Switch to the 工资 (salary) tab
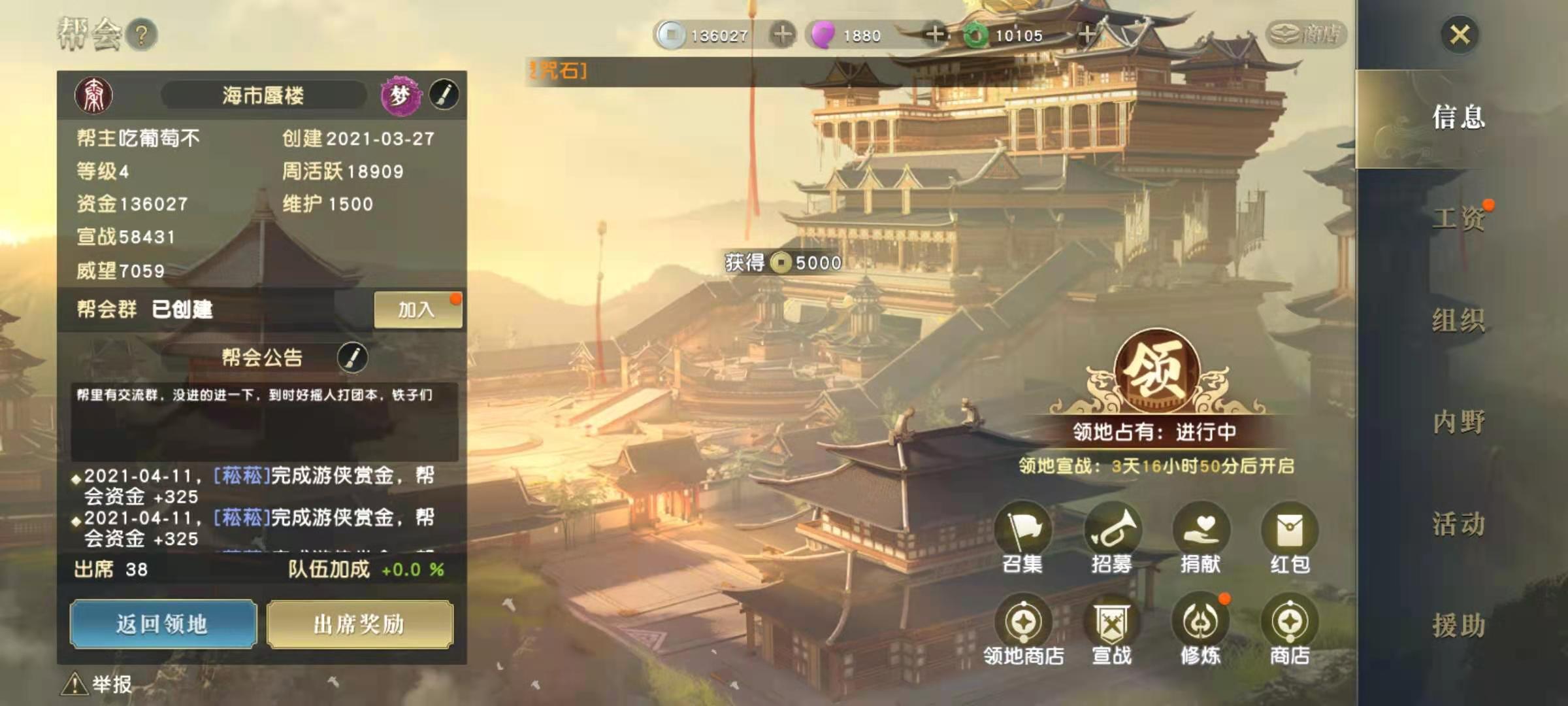This screenshot has height=706, width=1568. 1458,218
